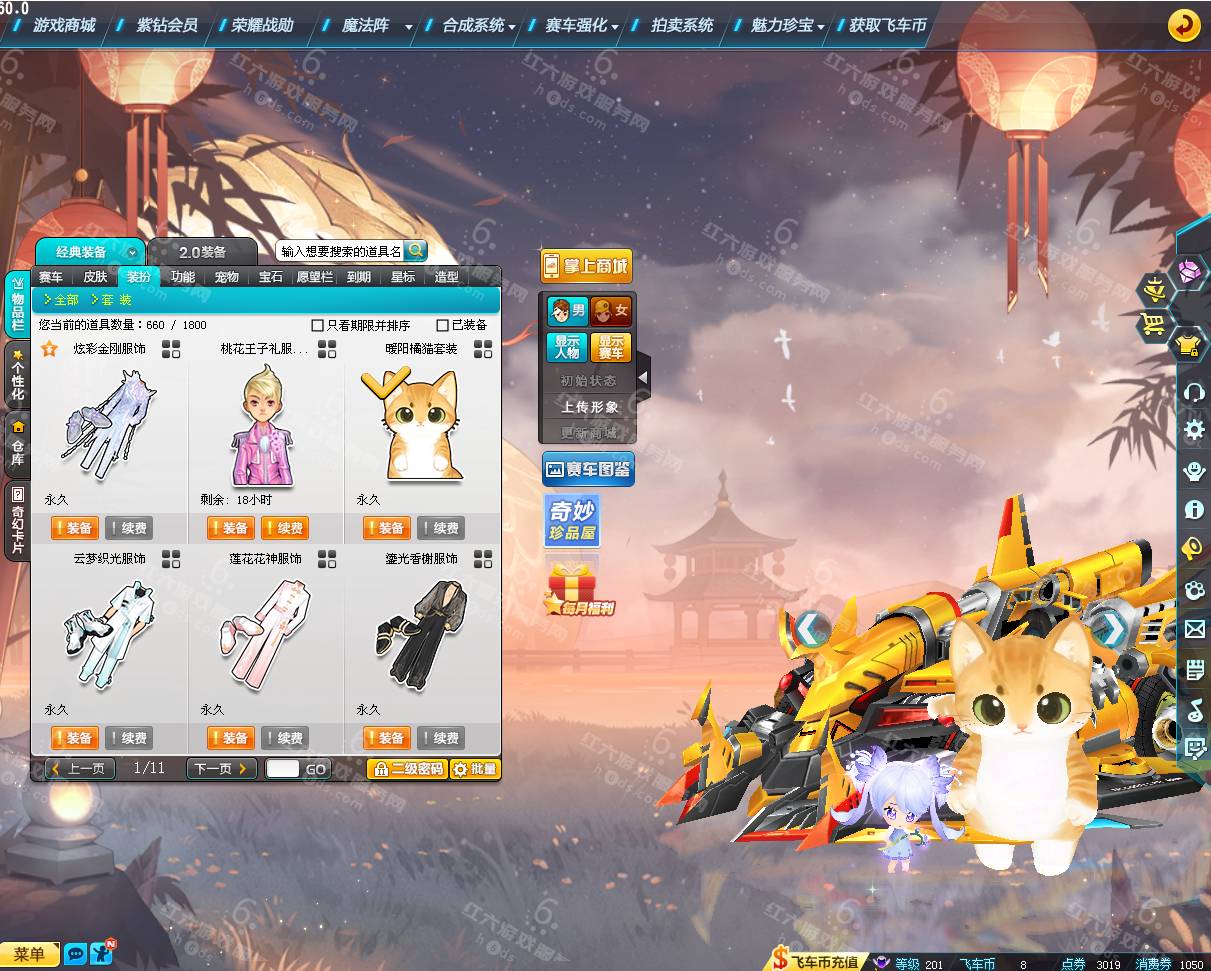Open the 二级密码 password button
Screen dimensions: 1211x971
(x=407, y=768)
